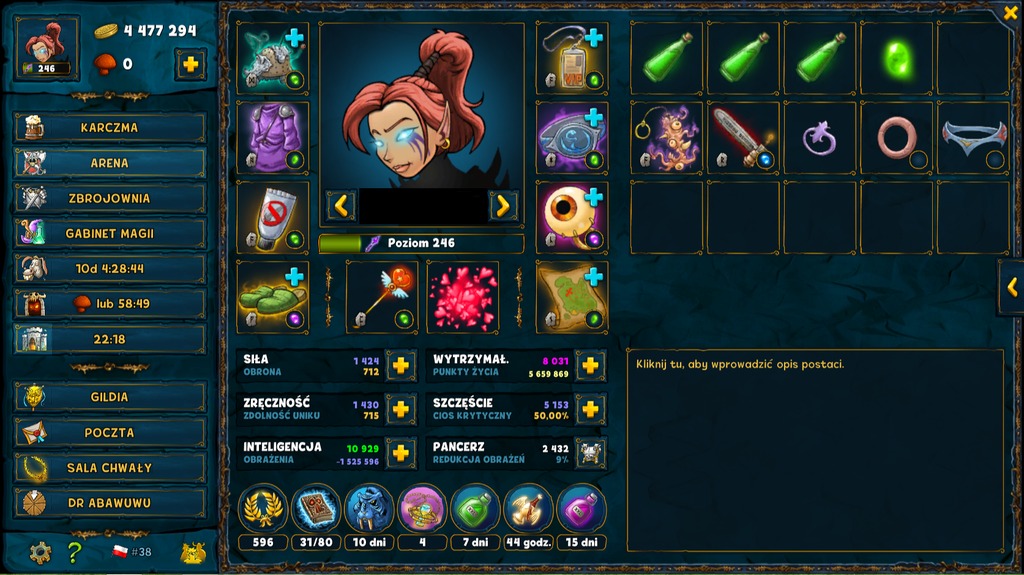Image resolution: width=1024 pixels, height=575 pixels.
Task: Visit Dr Abawuwu
Action: click(x=110, y=502)
